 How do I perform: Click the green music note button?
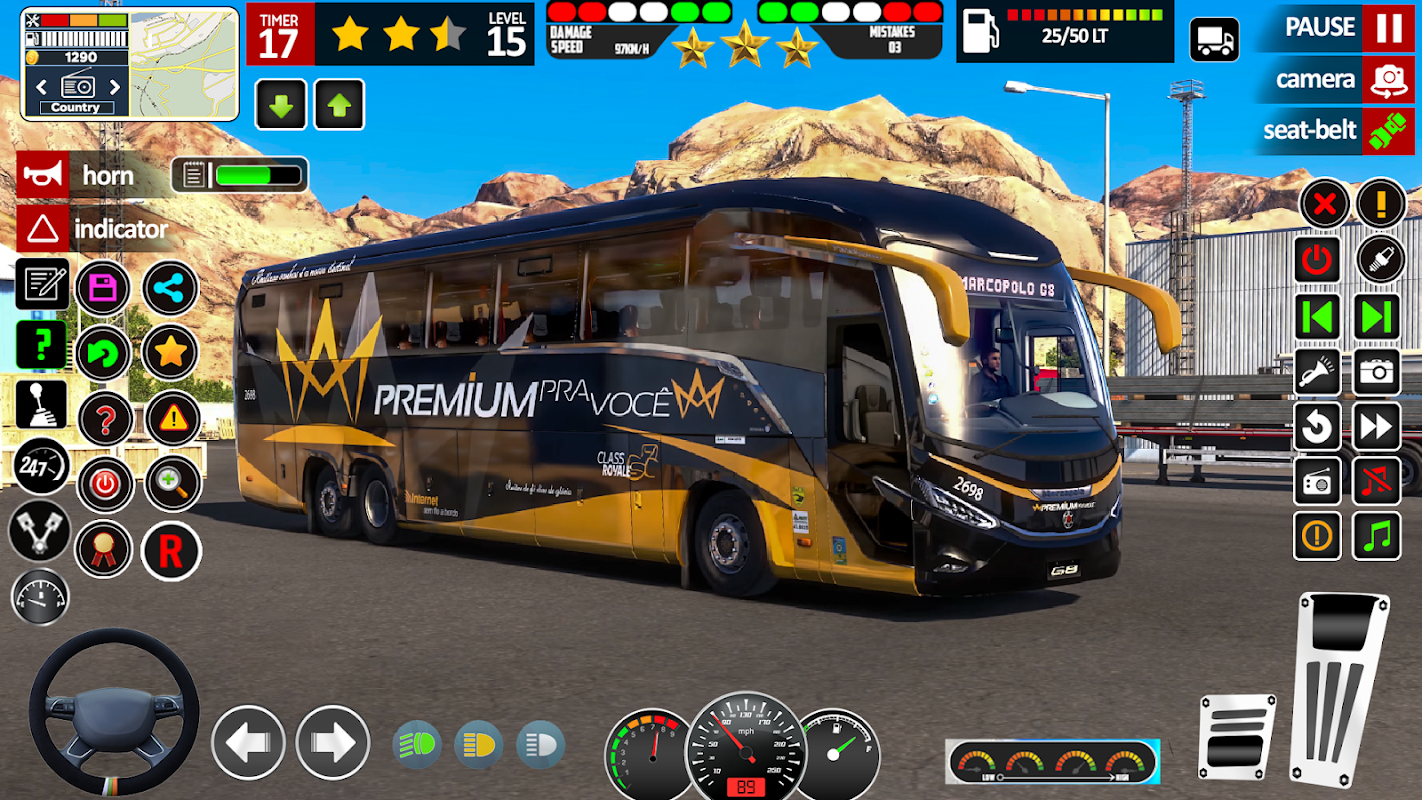[1377, 537]
